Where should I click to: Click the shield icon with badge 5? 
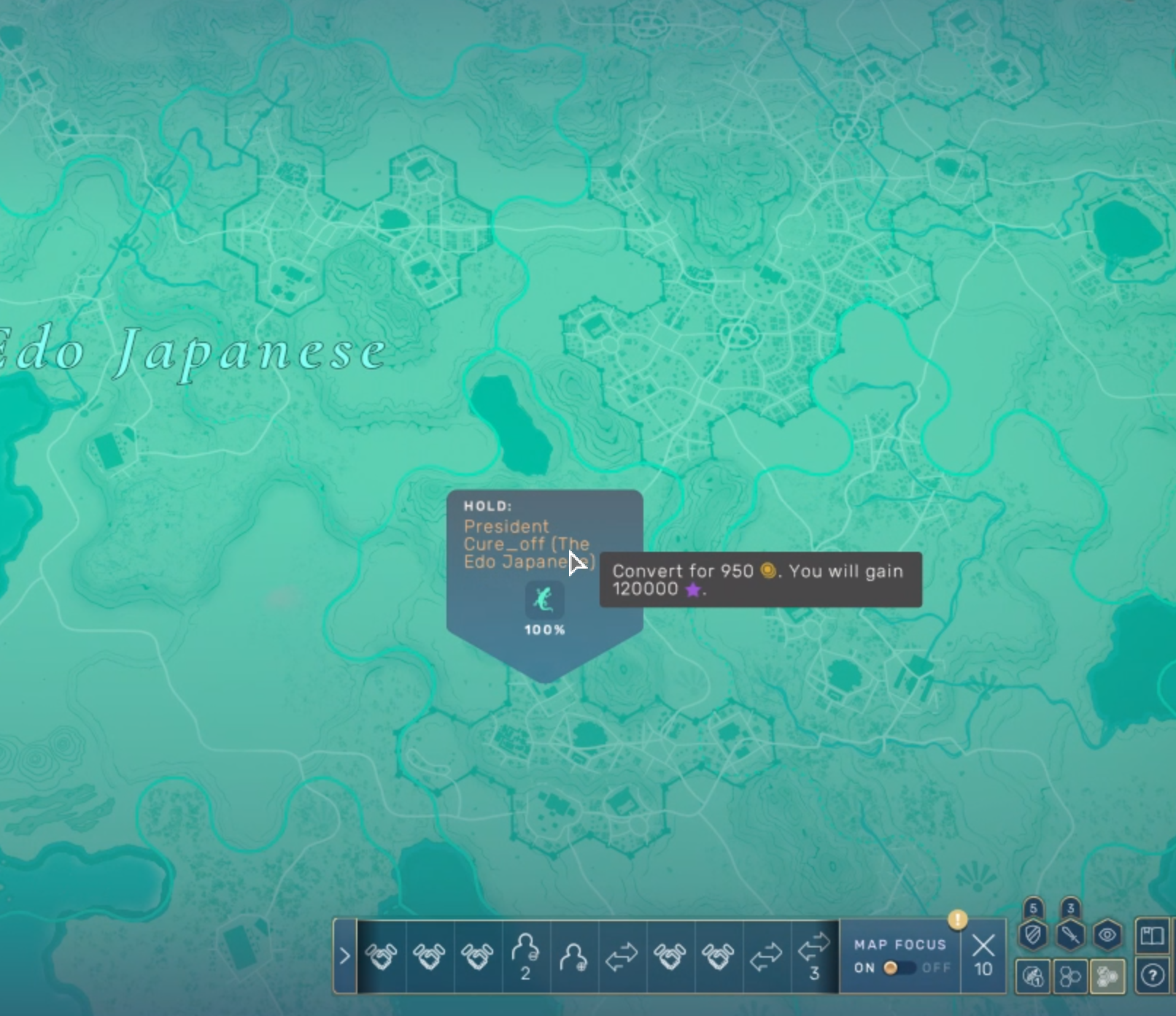1033,935
